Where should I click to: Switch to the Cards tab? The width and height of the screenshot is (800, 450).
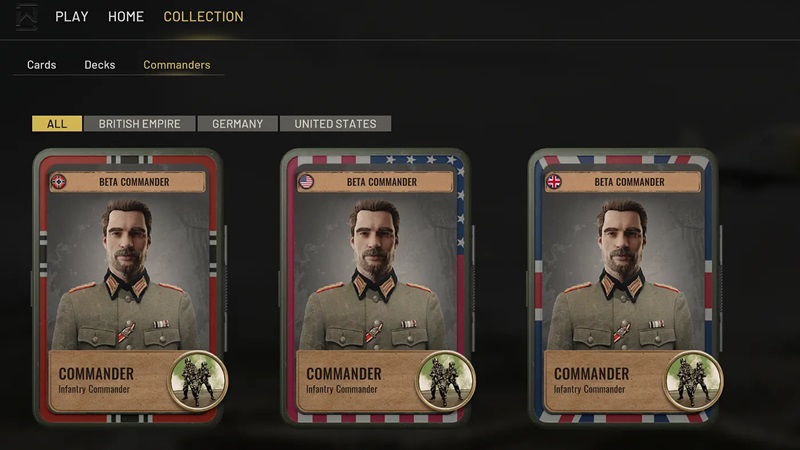click(x=42, y=65)
